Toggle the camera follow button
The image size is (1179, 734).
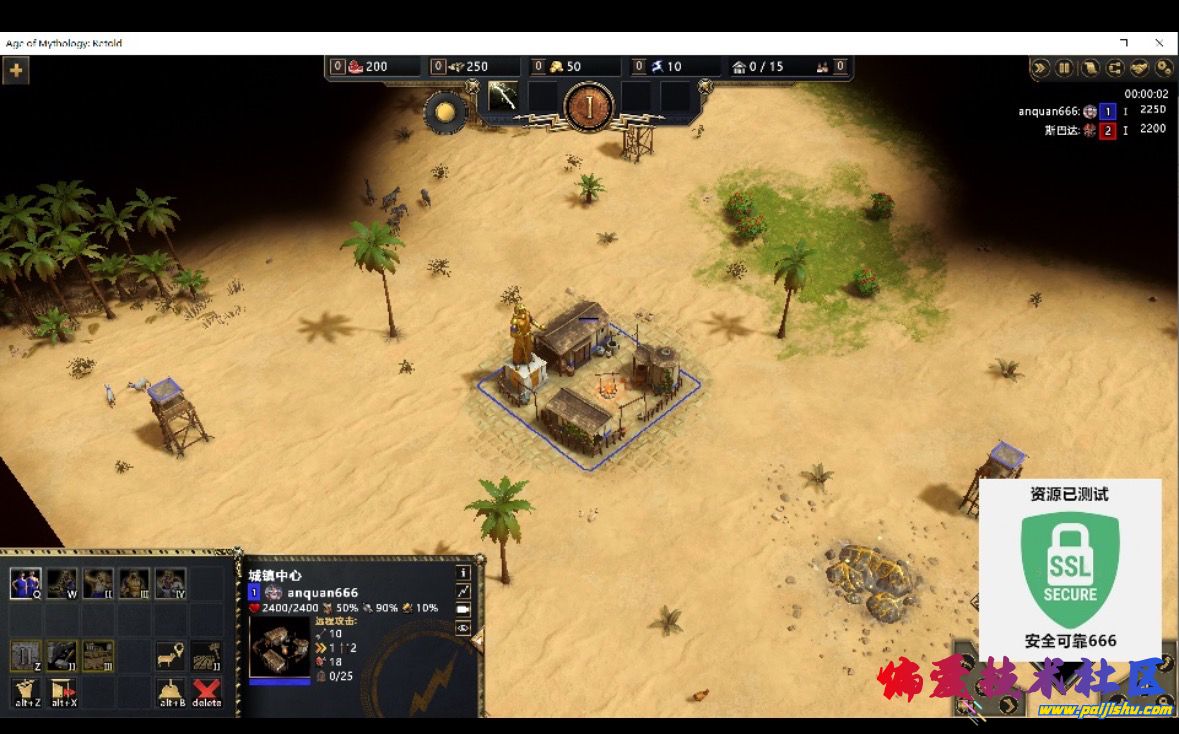point(463,609)
